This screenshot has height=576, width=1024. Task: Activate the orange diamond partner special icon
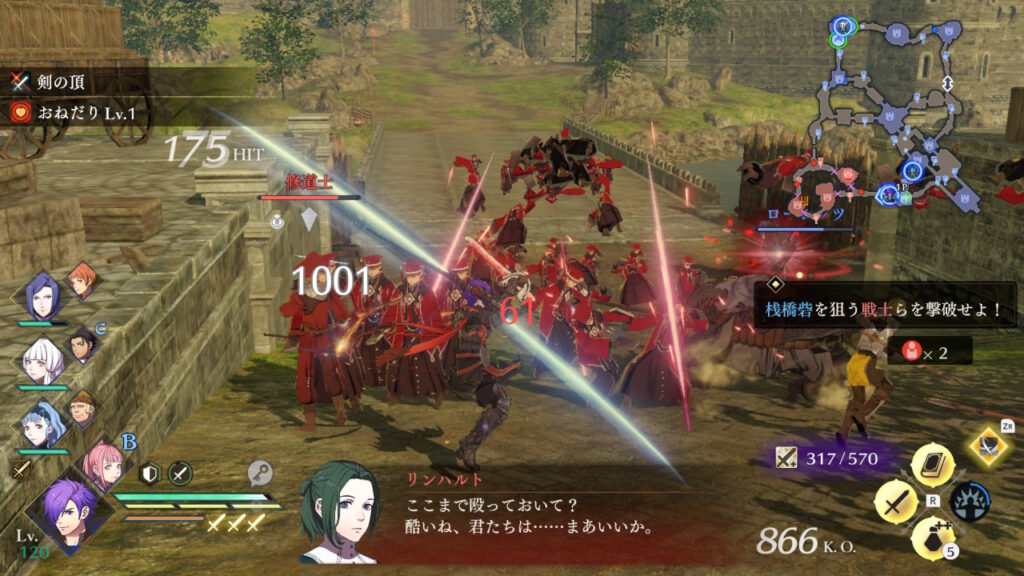[x=990, y=446]
